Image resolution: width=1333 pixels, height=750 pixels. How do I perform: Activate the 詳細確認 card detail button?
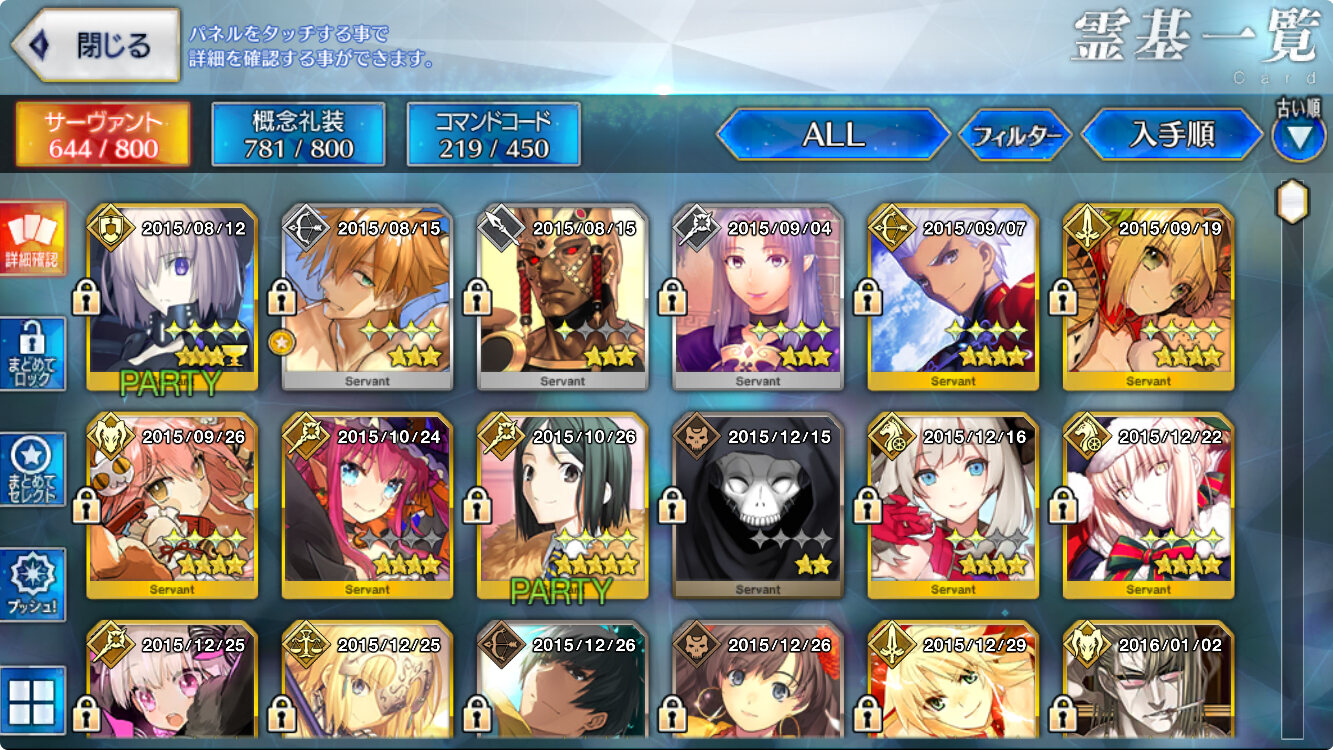click(x=33, y=238)
